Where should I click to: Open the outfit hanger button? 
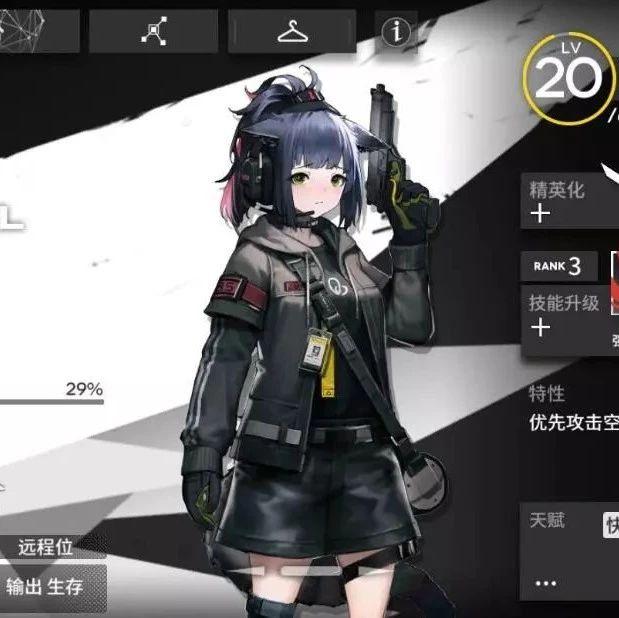coord(292,31)
